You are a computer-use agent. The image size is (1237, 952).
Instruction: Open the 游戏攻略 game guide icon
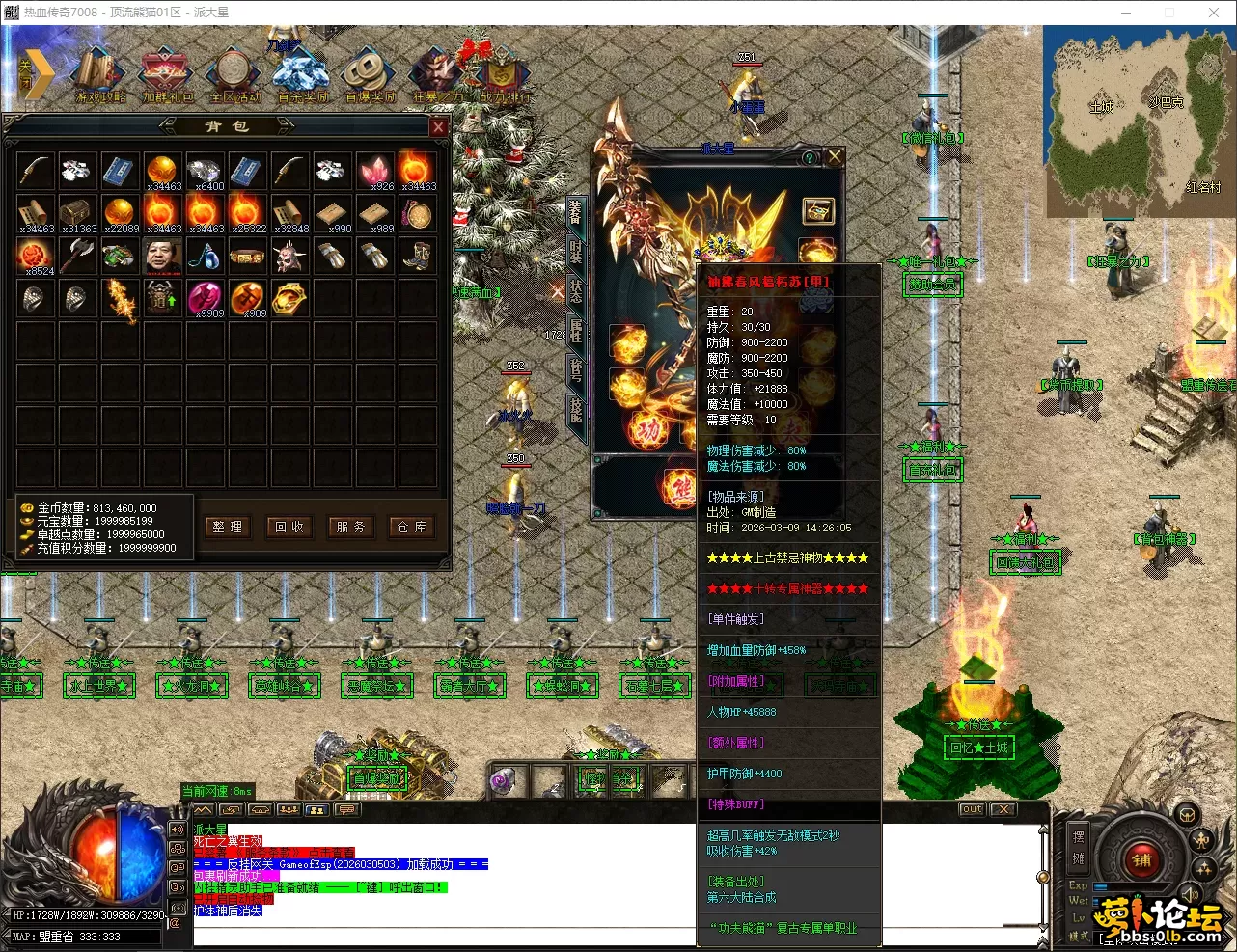[100, 74]
